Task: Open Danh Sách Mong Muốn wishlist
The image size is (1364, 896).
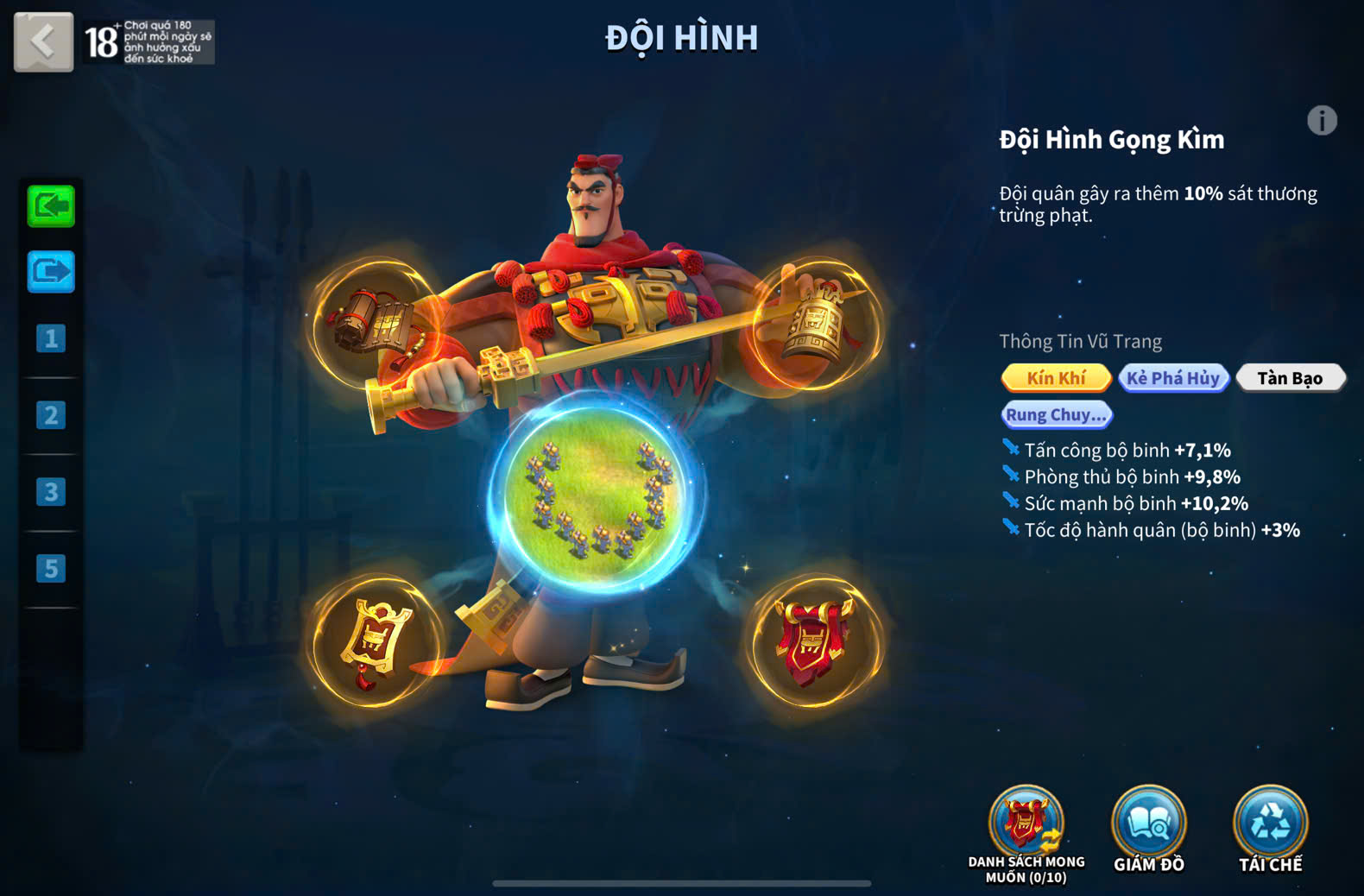Action: 1026,827
